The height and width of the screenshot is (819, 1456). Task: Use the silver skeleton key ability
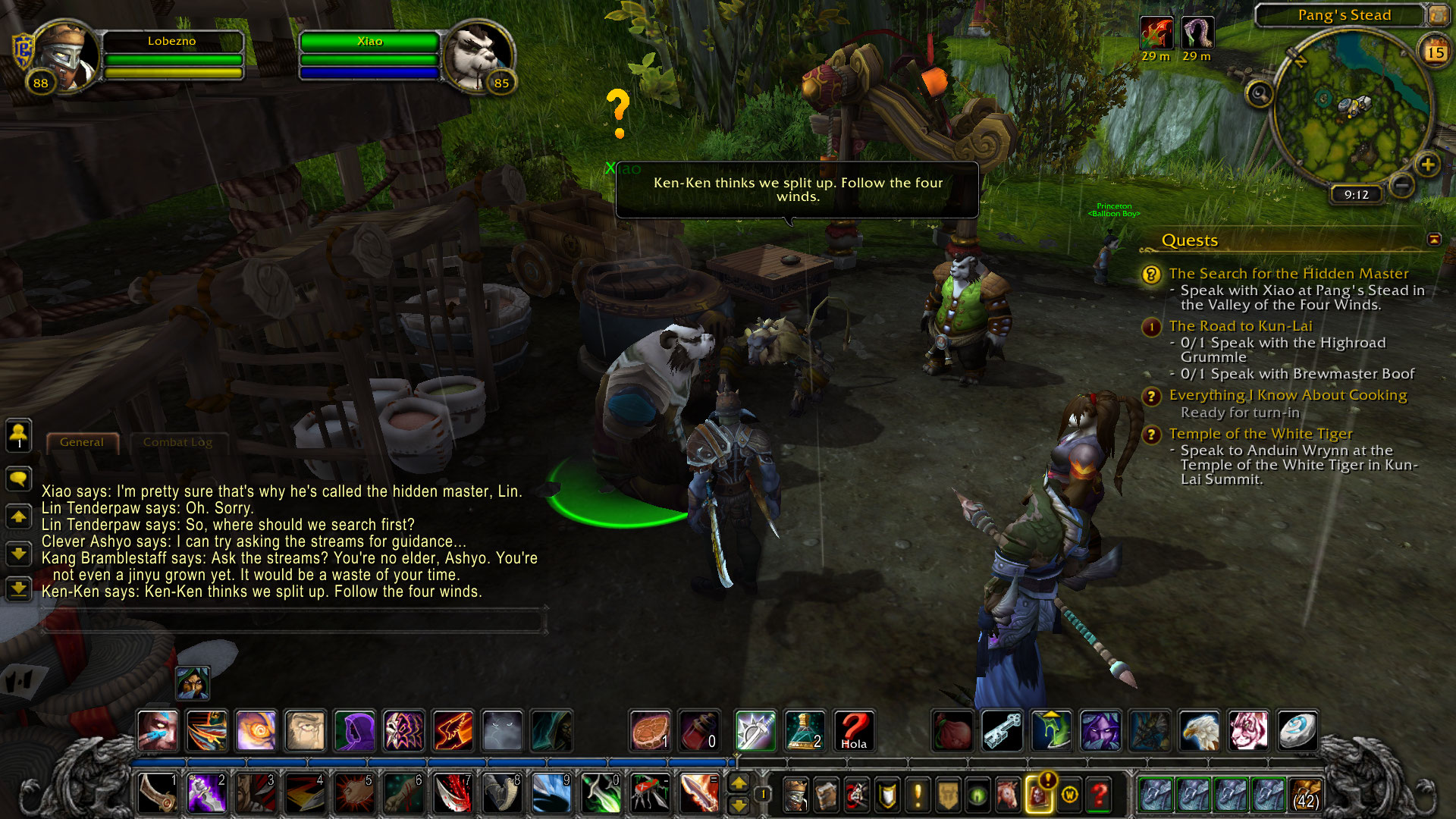coord(1003,731)
